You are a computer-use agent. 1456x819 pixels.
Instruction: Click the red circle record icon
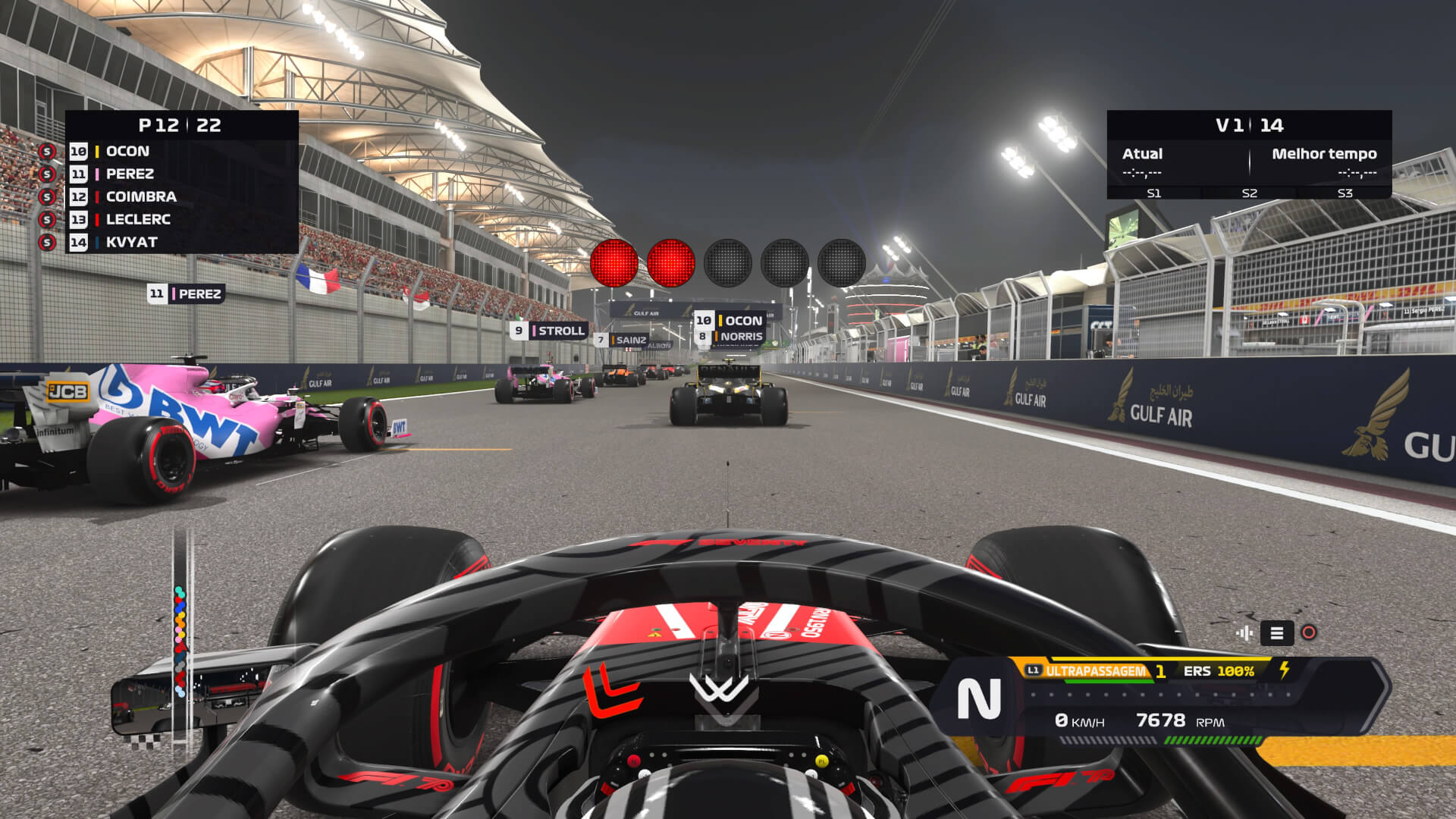[1309, 633]
